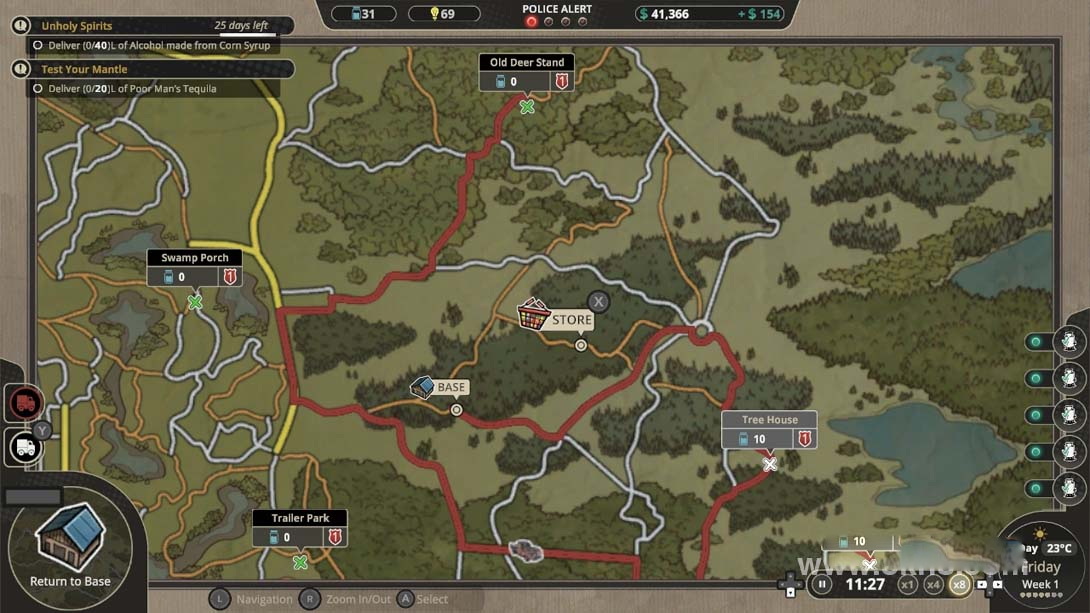Select the Swamp Porch delivery marker
Image resolution: width=1090 pixels, height=613 pixels.
pyautogui.click(x=195, y=301)
